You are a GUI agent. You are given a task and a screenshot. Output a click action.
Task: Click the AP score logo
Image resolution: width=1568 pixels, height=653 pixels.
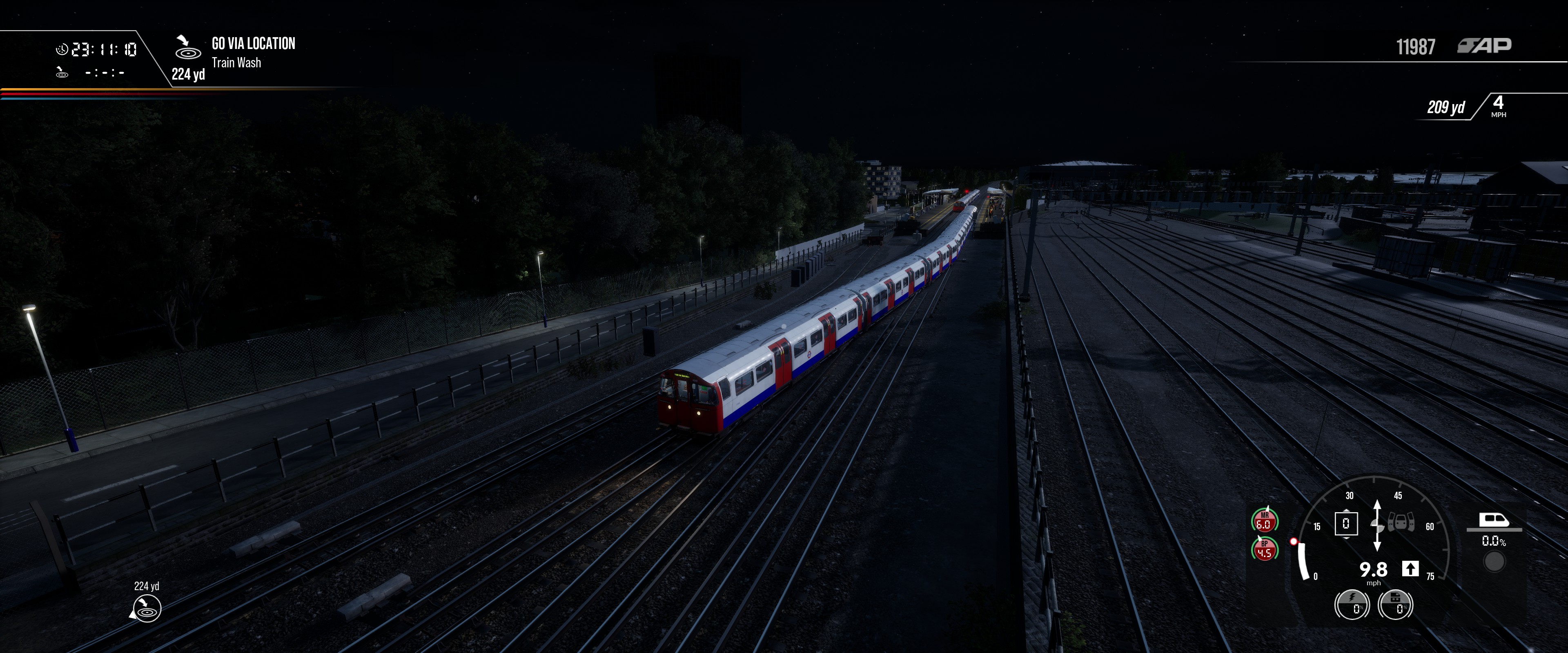1484,46
